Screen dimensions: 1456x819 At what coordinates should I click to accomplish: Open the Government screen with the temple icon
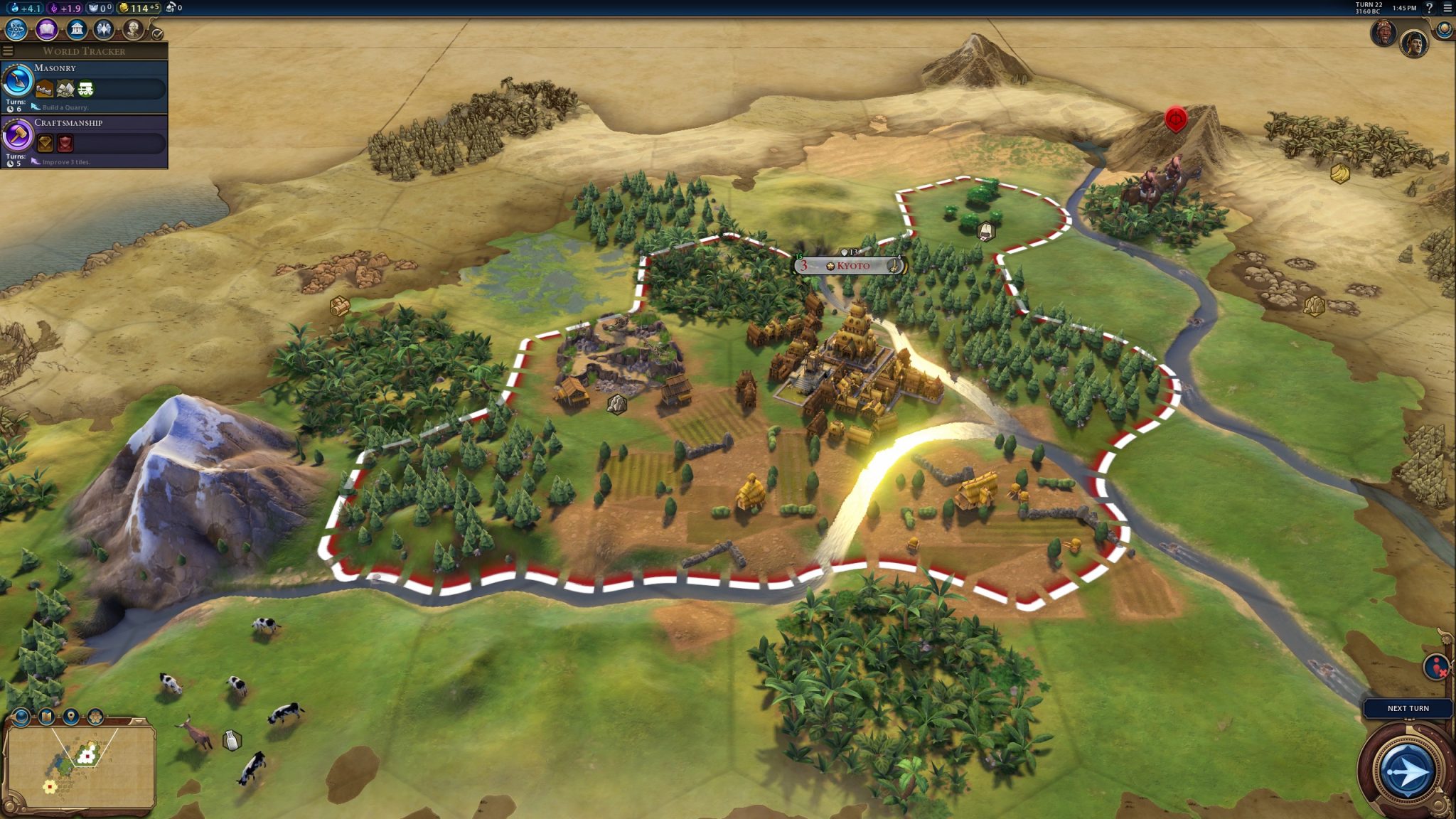coord(77,29)
